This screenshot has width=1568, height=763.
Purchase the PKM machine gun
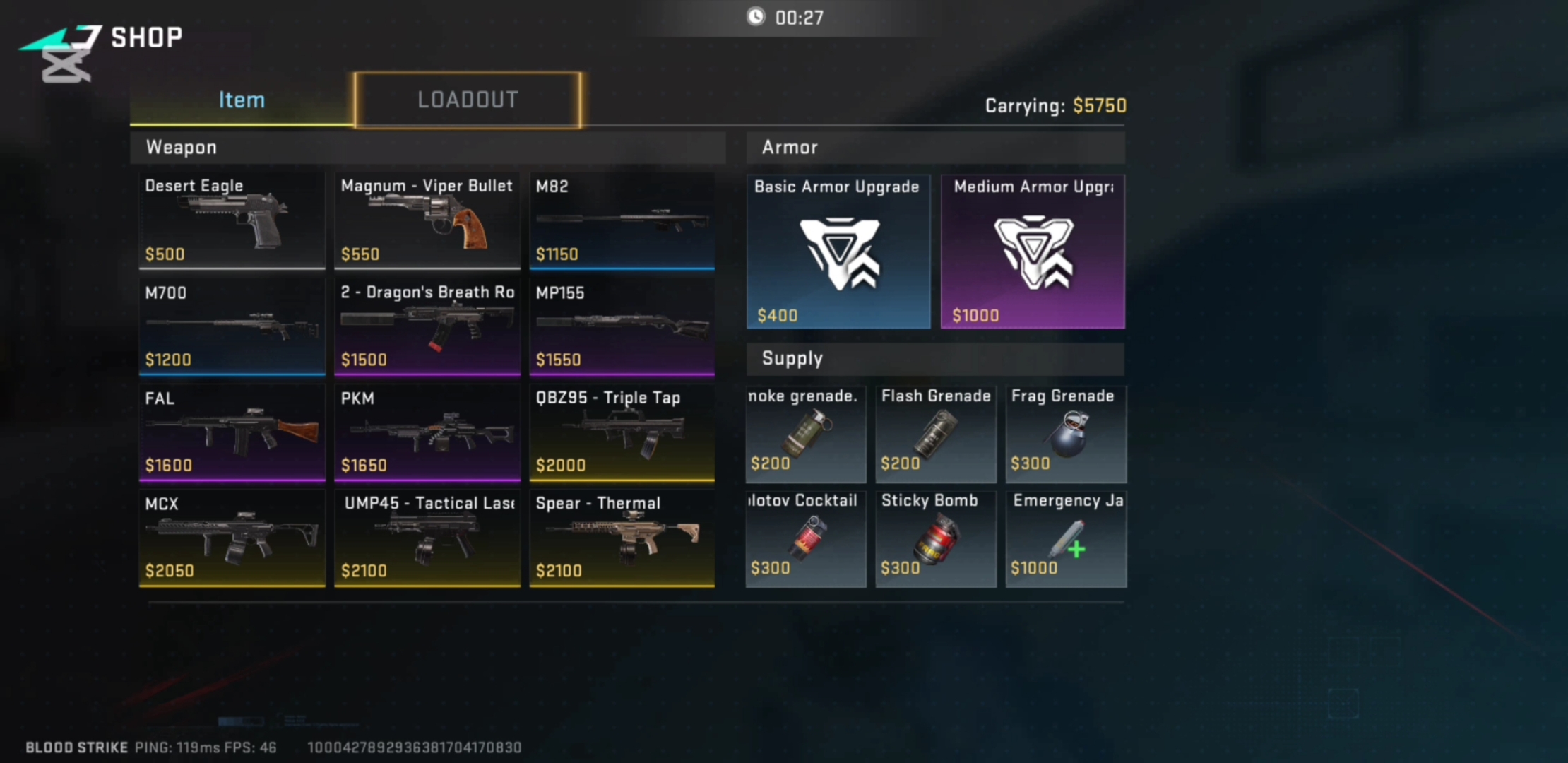point(427,432)
